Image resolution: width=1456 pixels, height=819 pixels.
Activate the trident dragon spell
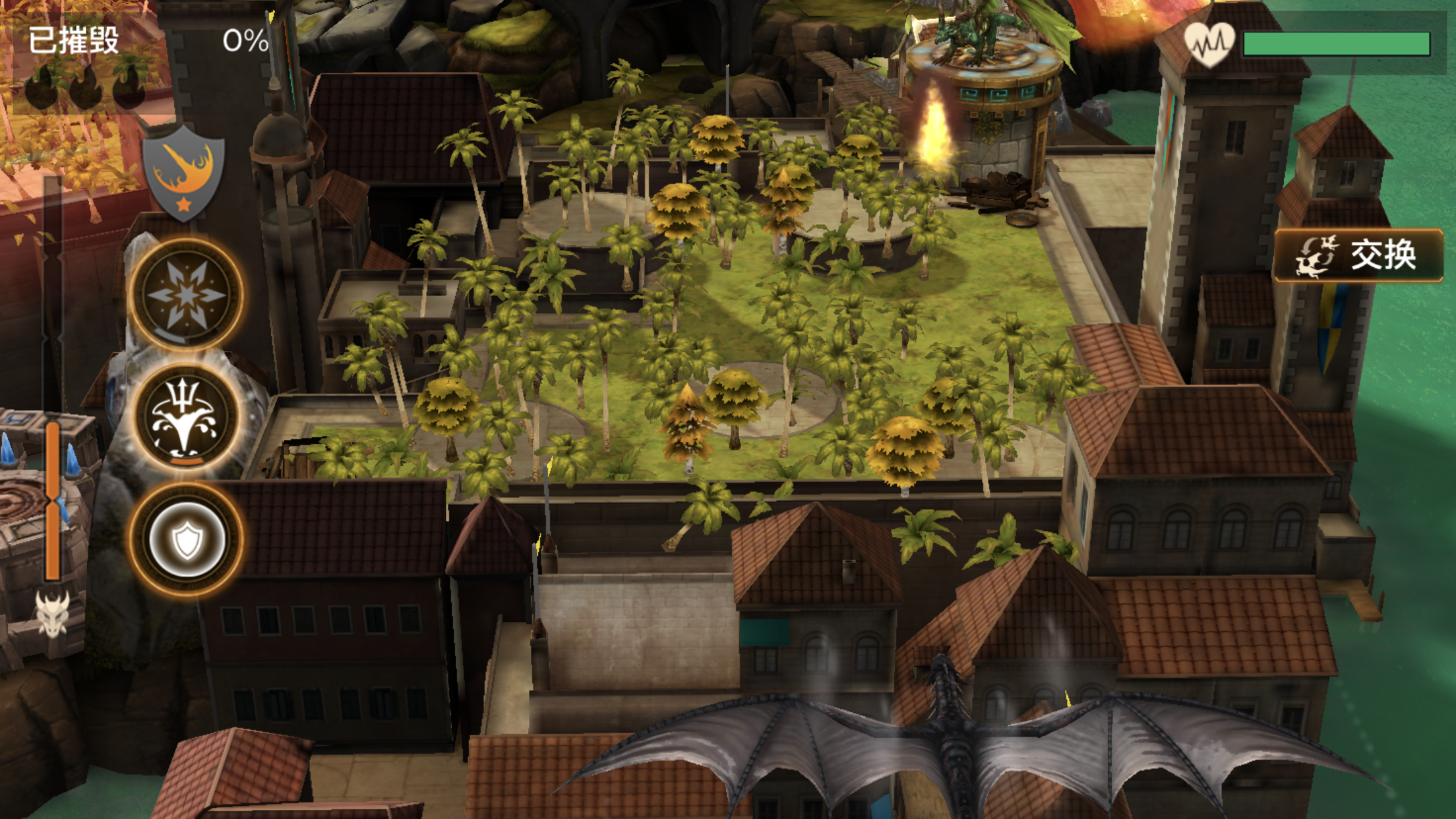click(185, 417)
